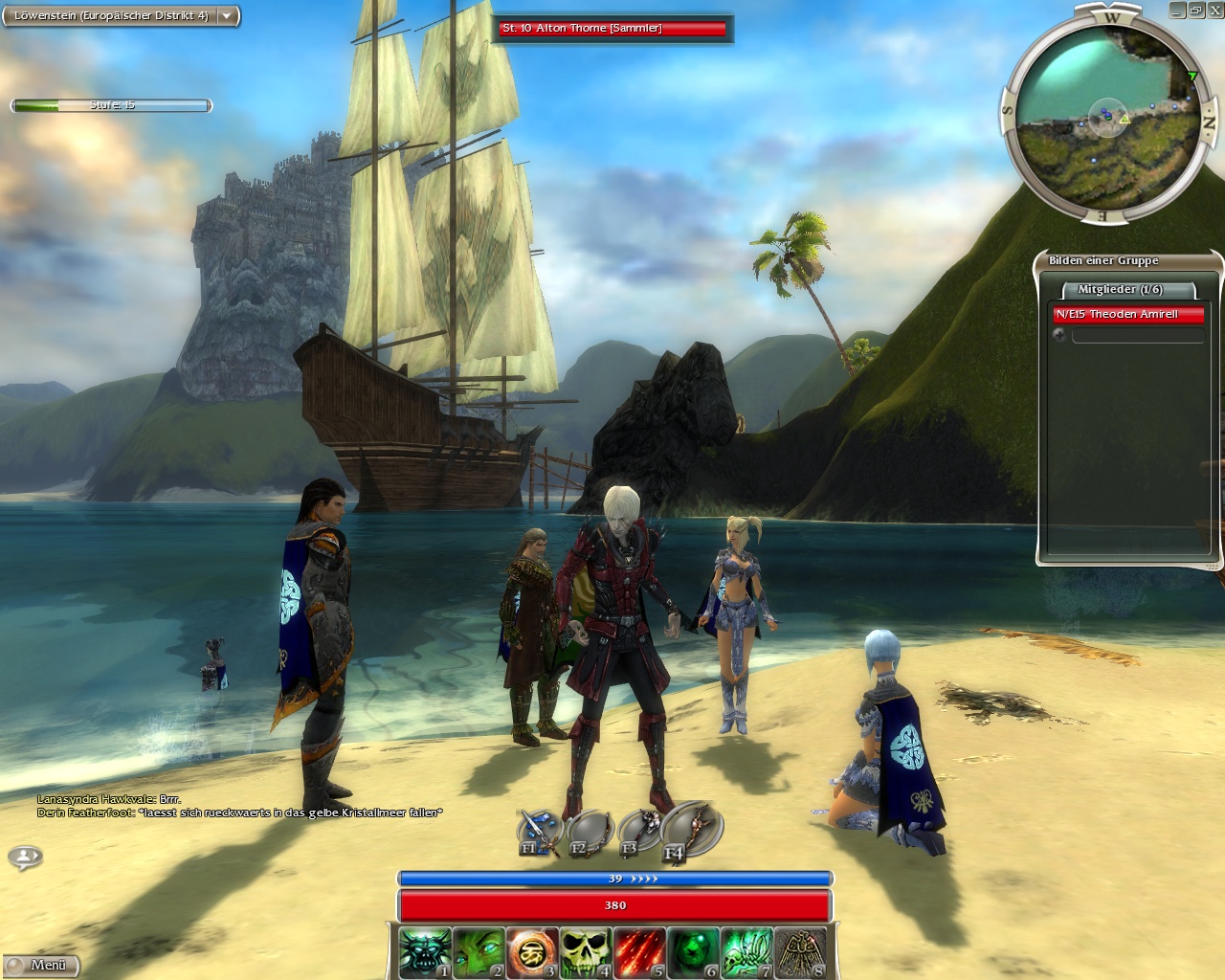This screenshot has width=1225, height=980.
Task: Select target bar Alton Thorne
Action: pyautogui.click(x=612, y=29)
